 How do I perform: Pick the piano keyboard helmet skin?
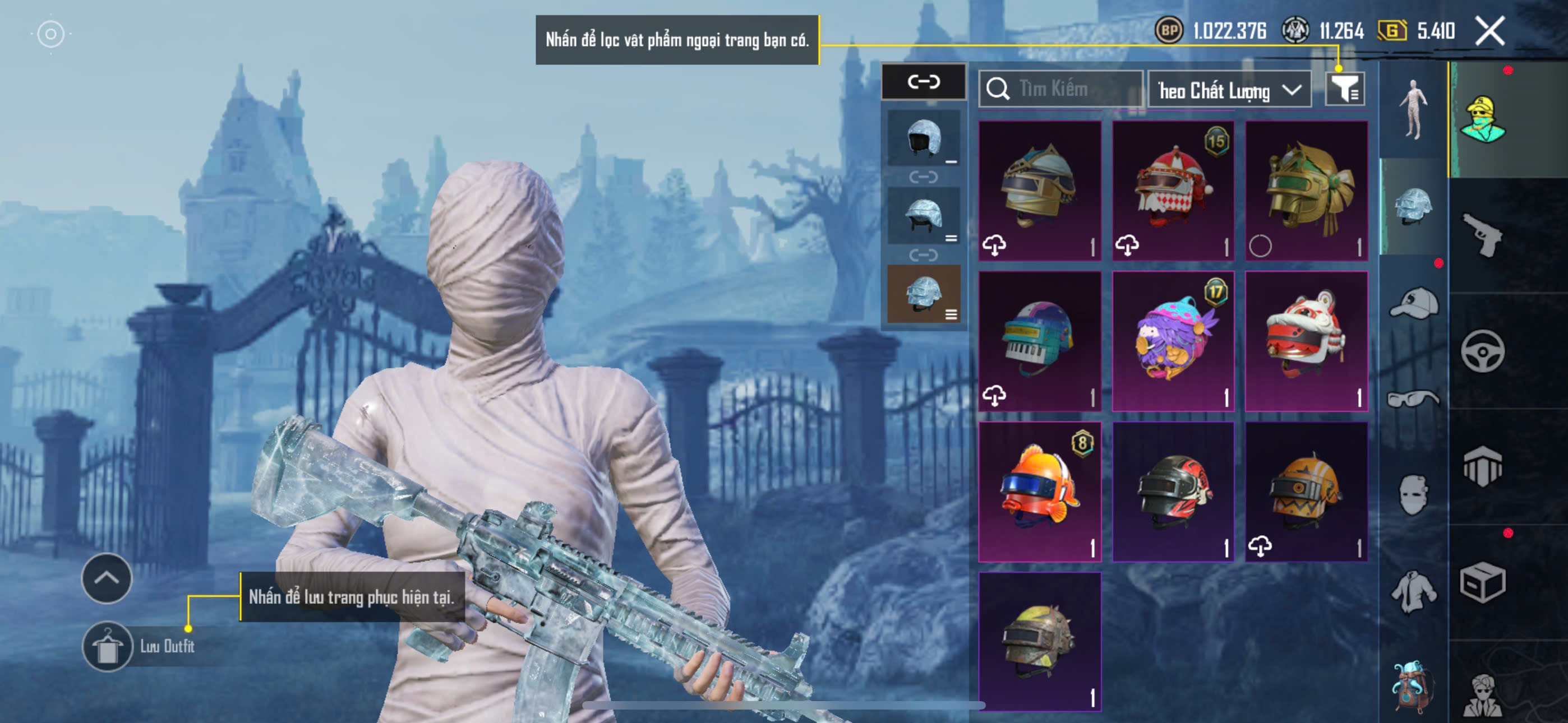click(x=1039, y=341)
